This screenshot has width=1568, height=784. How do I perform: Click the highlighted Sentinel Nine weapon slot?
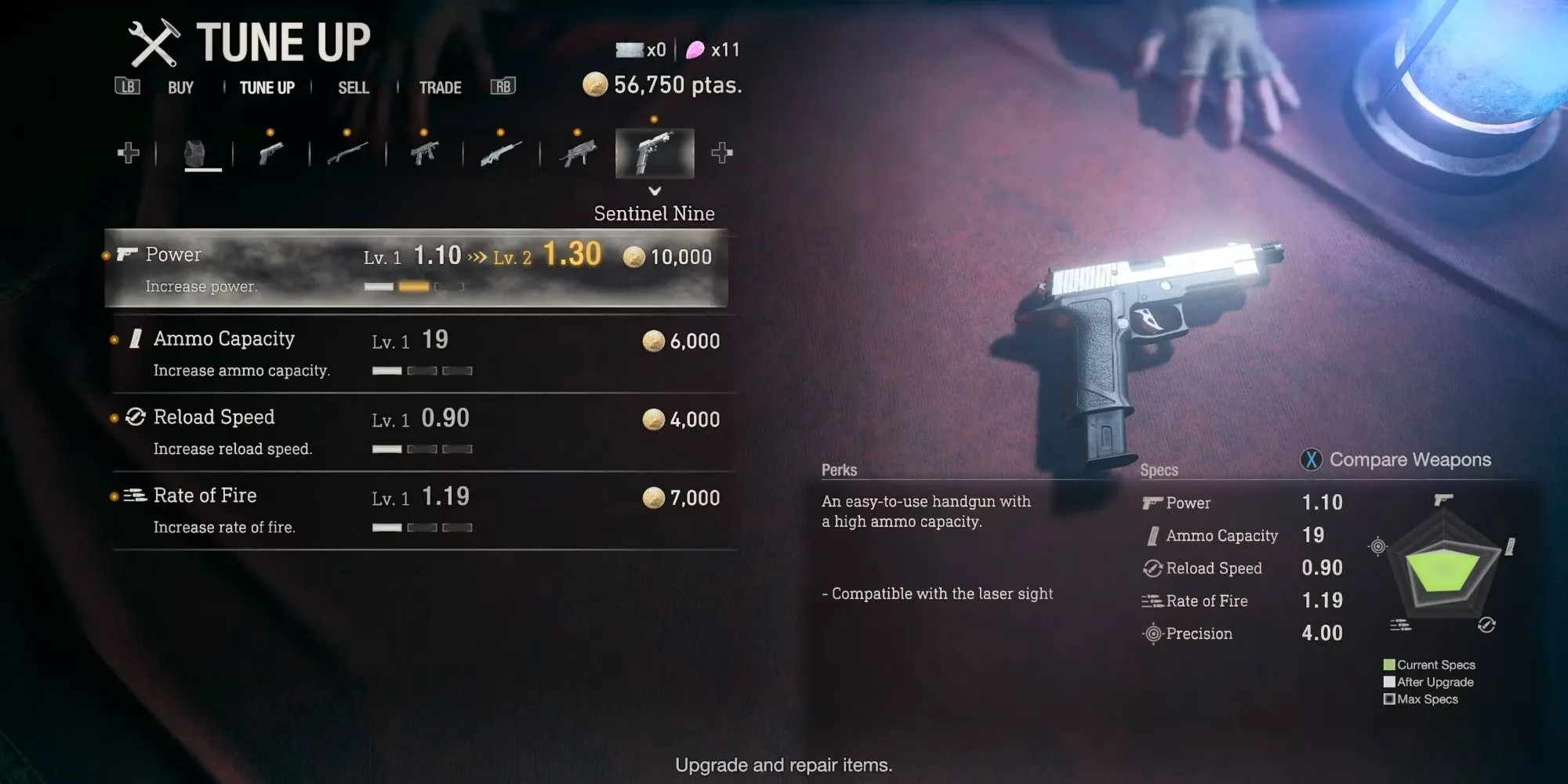tap(655, 153)
